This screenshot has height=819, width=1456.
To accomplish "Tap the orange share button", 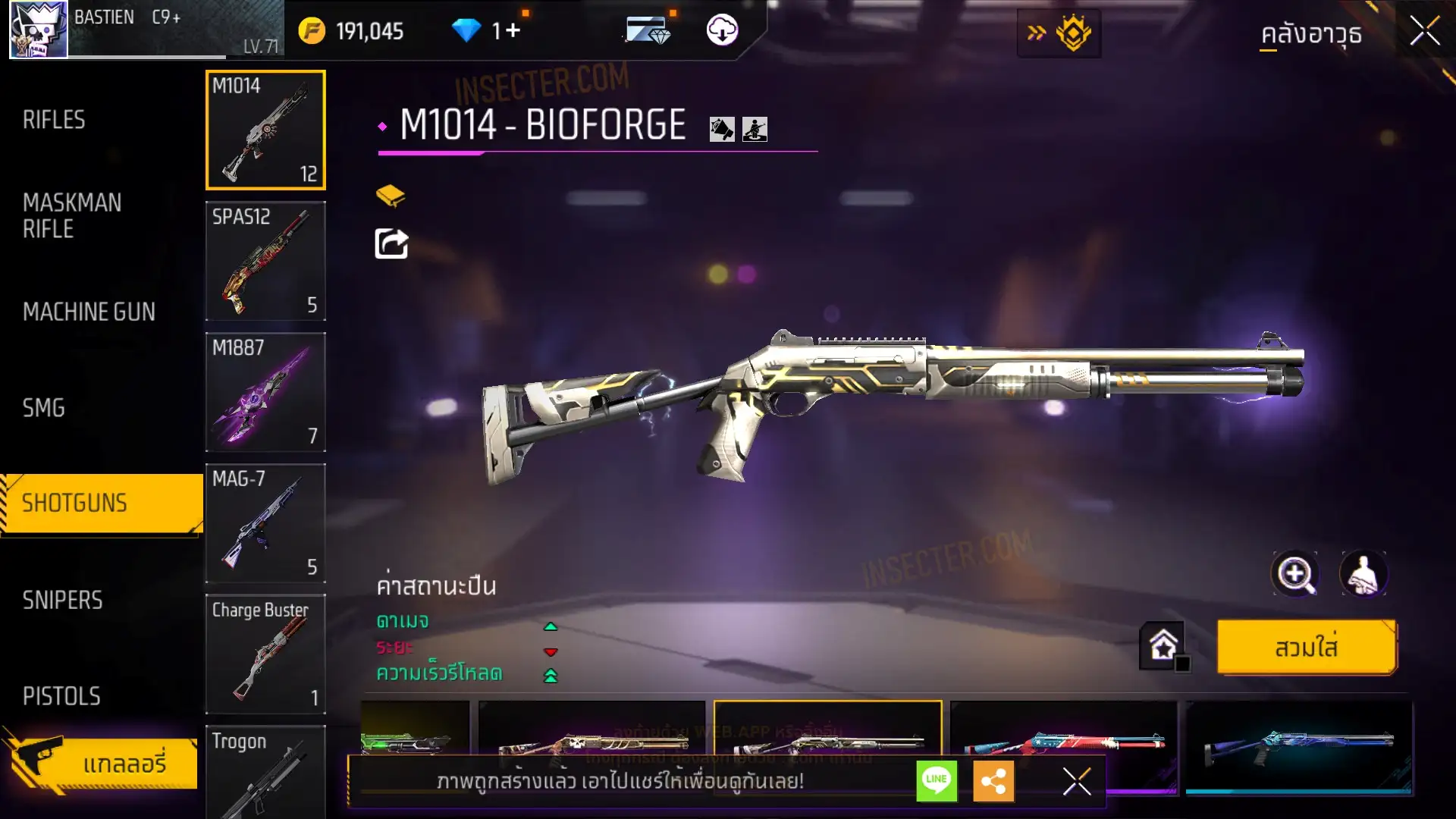I will tap(993, 780).
